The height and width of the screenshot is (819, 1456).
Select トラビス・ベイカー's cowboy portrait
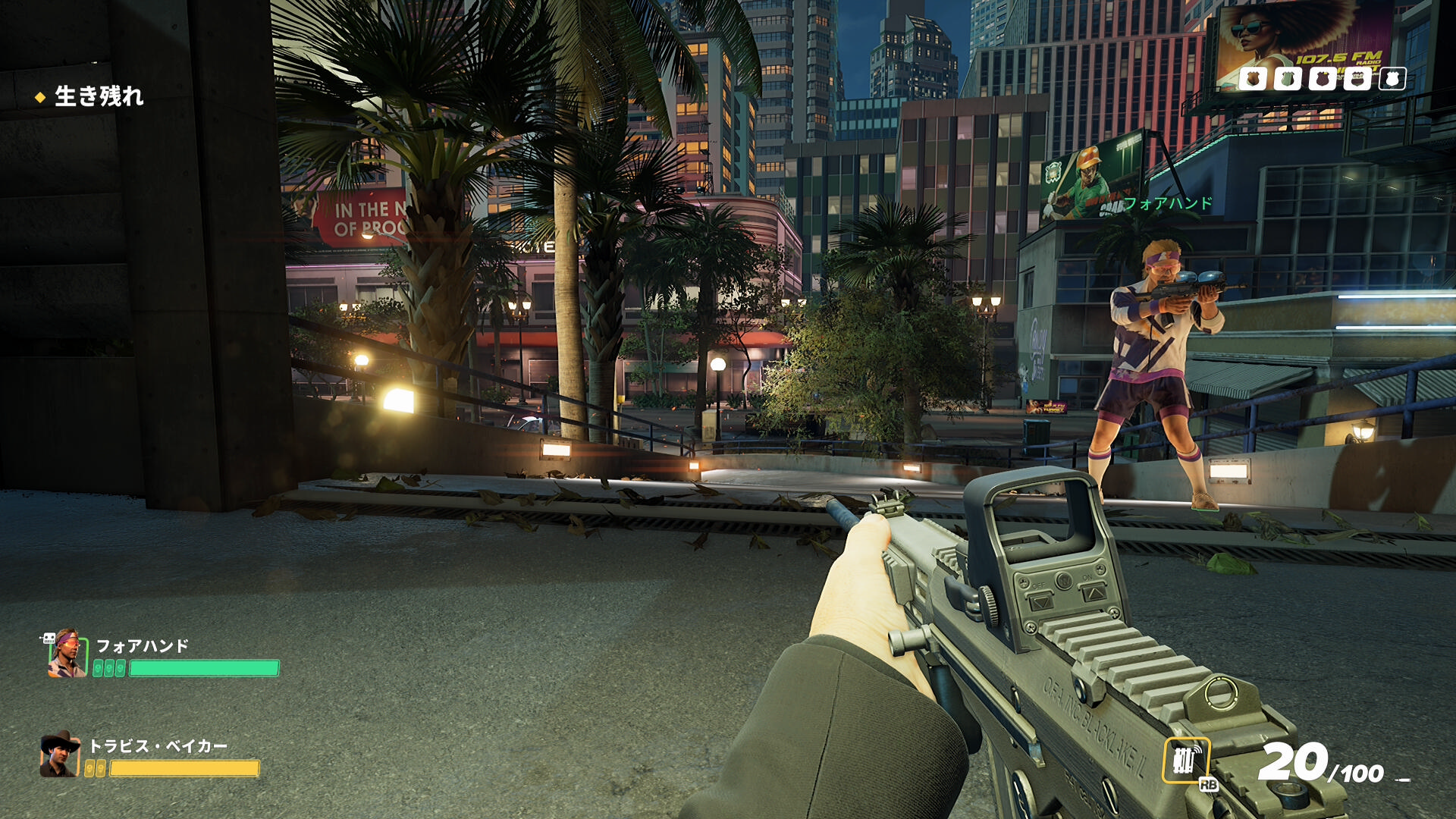pos(60,755)
